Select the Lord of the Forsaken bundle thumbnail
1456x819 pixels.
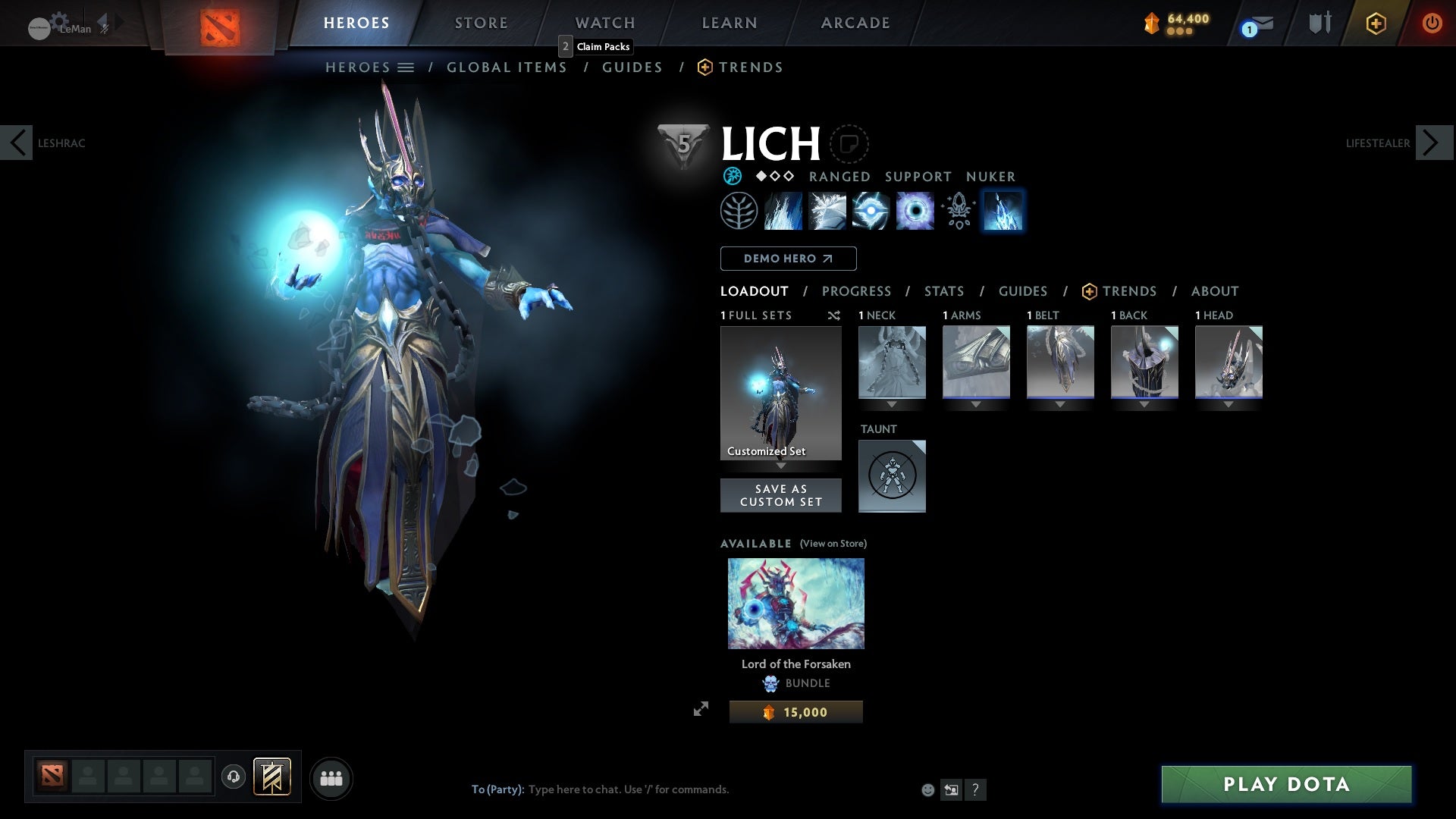[795, 603]
